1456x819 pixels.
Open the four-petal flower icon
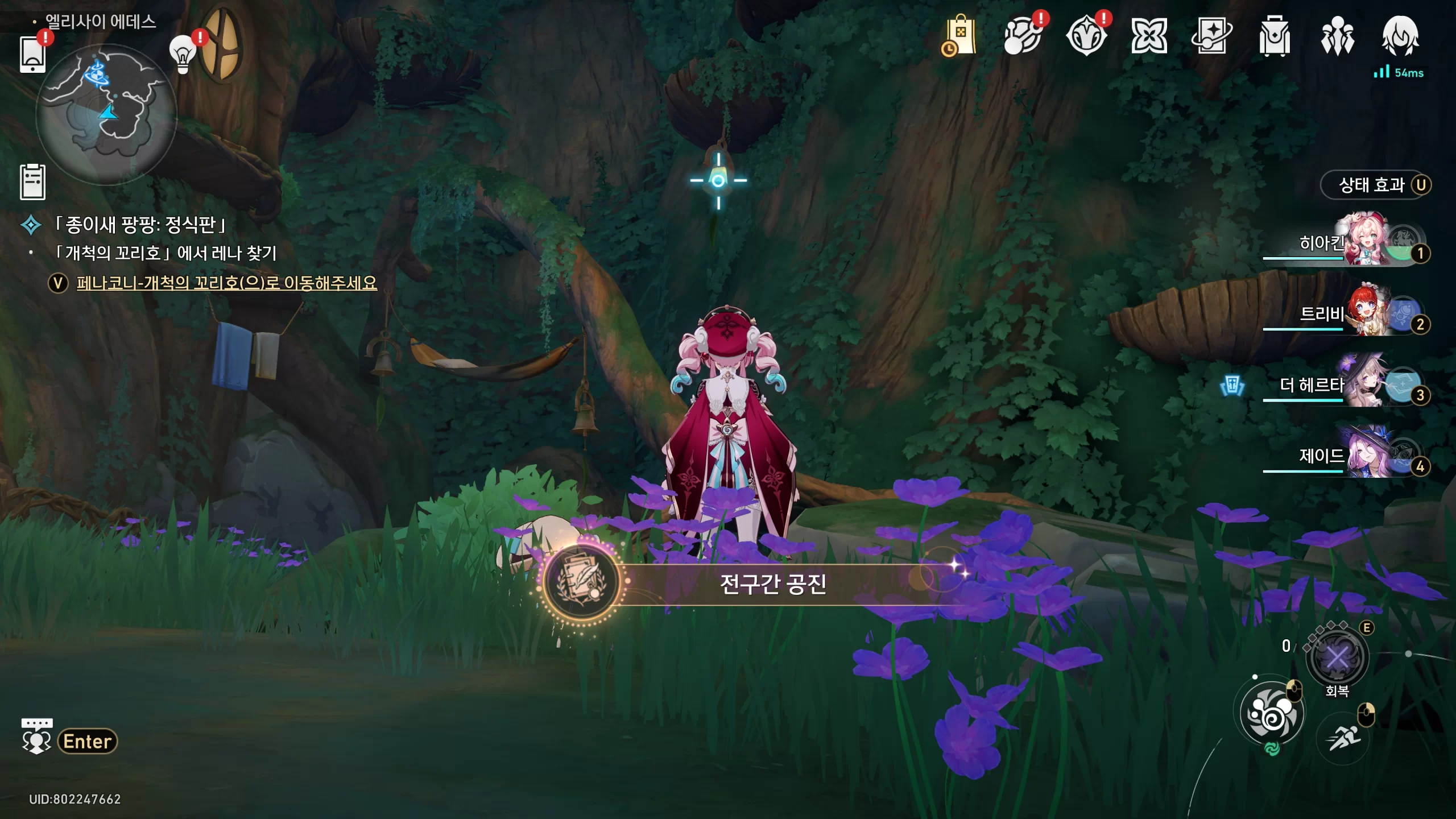click(1149, 36)
